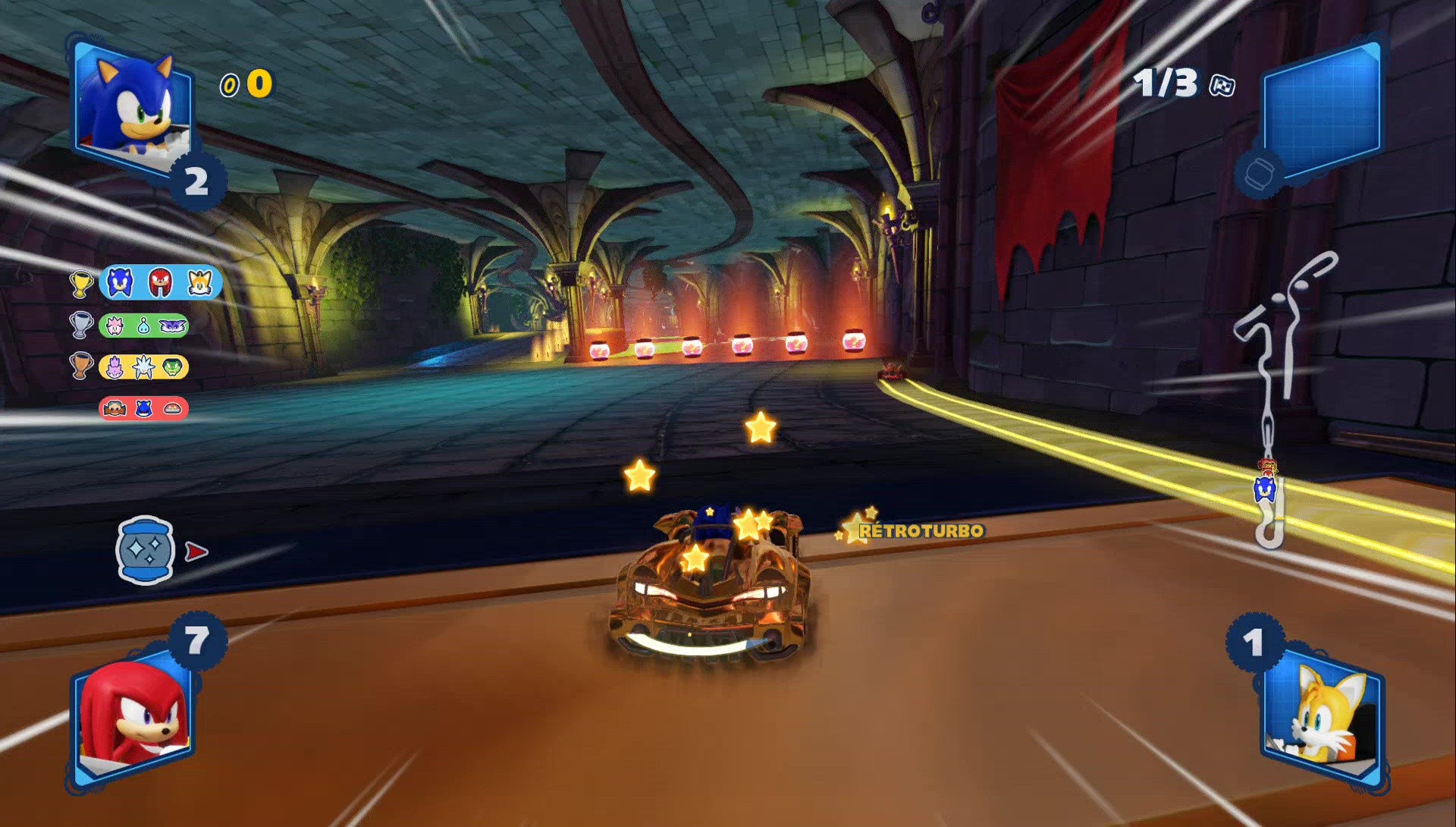The width and height of the screenshot is (1456, 827).
Task: Click the lap counter flag icon
Action: pos(1223,86)
